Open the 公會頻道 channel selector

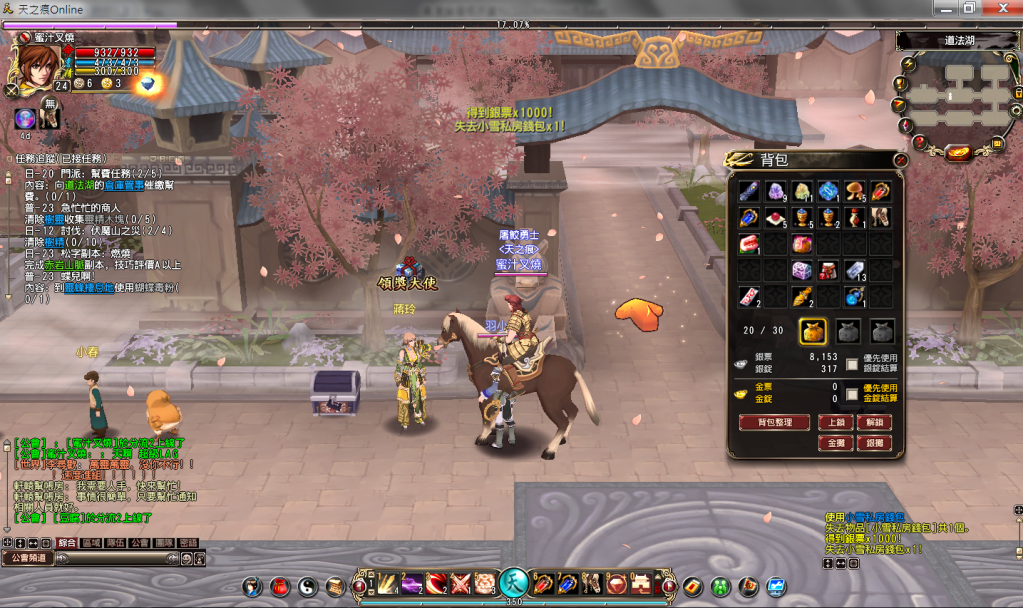(x=27, y=558)
